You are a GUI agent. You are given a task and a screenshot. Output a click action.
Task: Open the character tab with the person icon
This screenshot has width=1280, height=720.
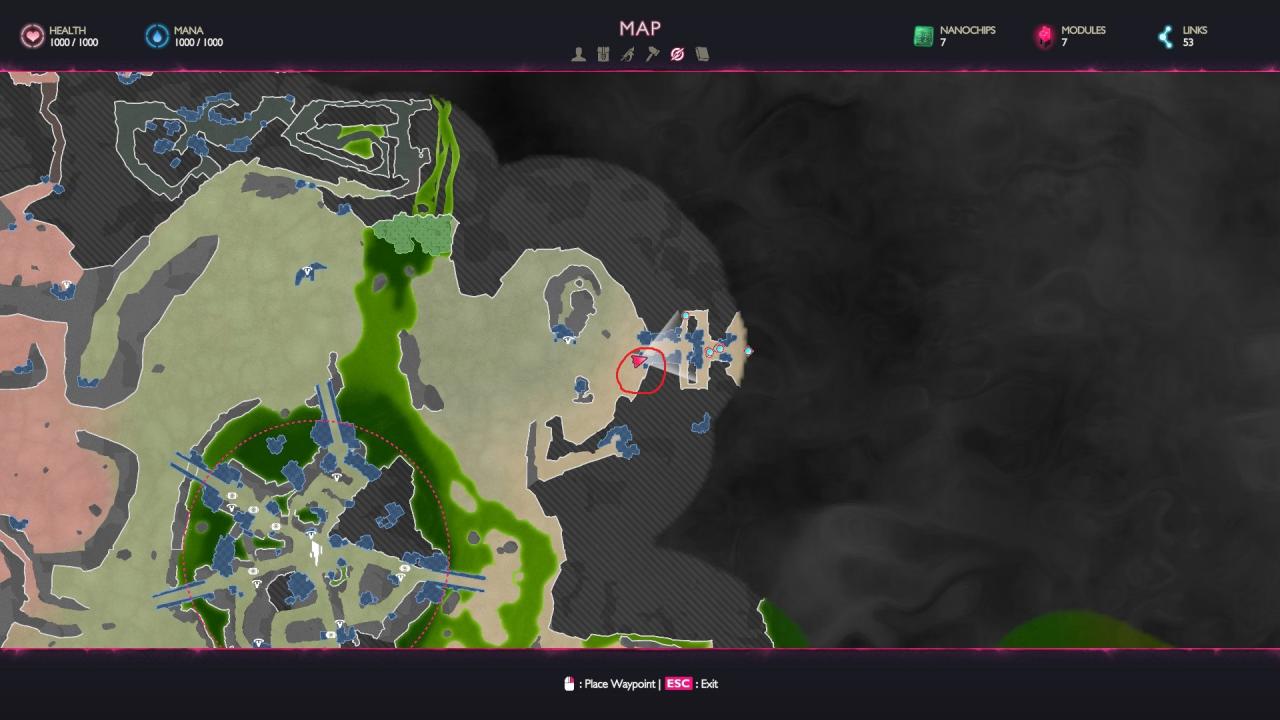pos(578,55)
